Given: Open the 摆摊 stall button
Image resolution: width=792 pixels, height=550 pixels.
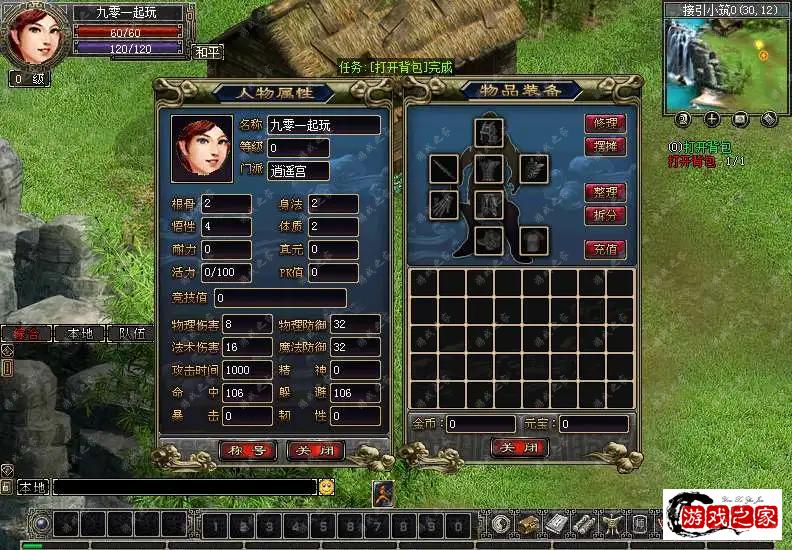Looking at the screenshot, I should pos(606,146).
